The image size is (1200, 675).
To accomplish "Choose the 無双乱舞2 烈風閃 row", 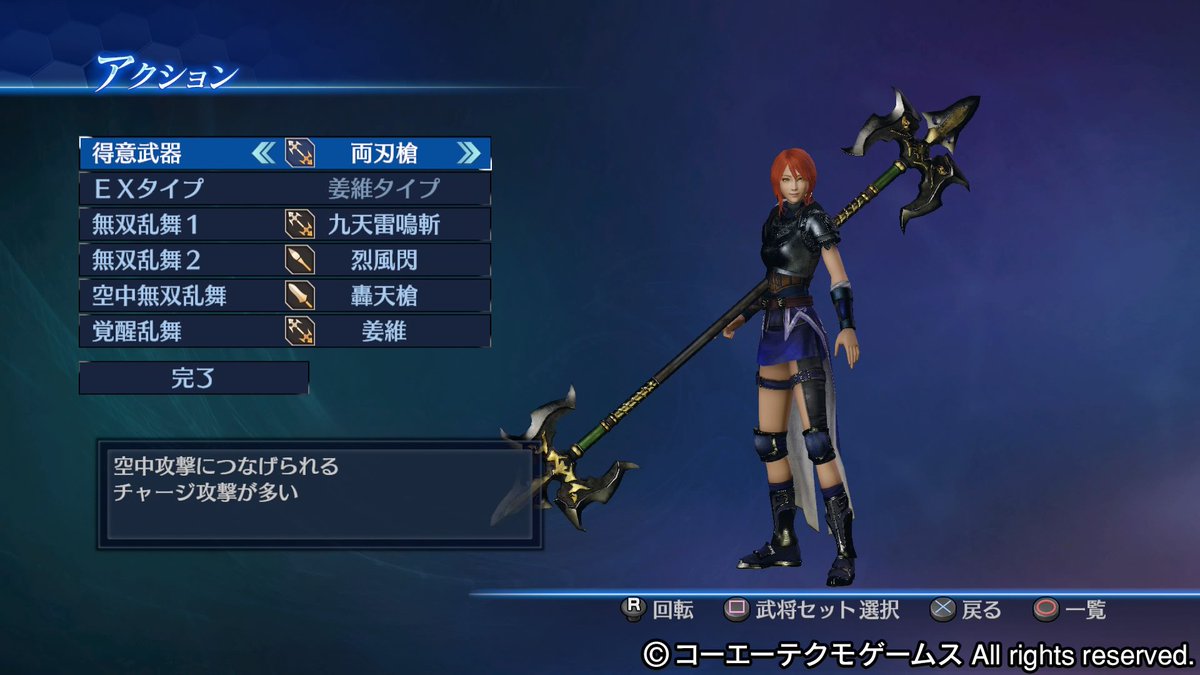I will 285,260.
